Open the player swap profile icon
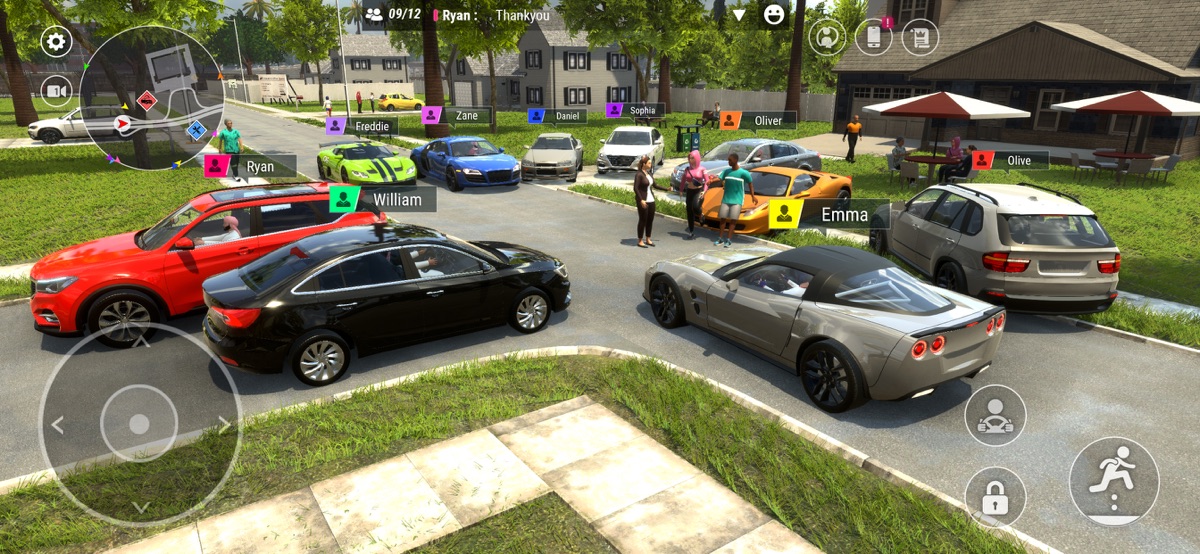This screenshot has width=1200, height=554. 827,37
